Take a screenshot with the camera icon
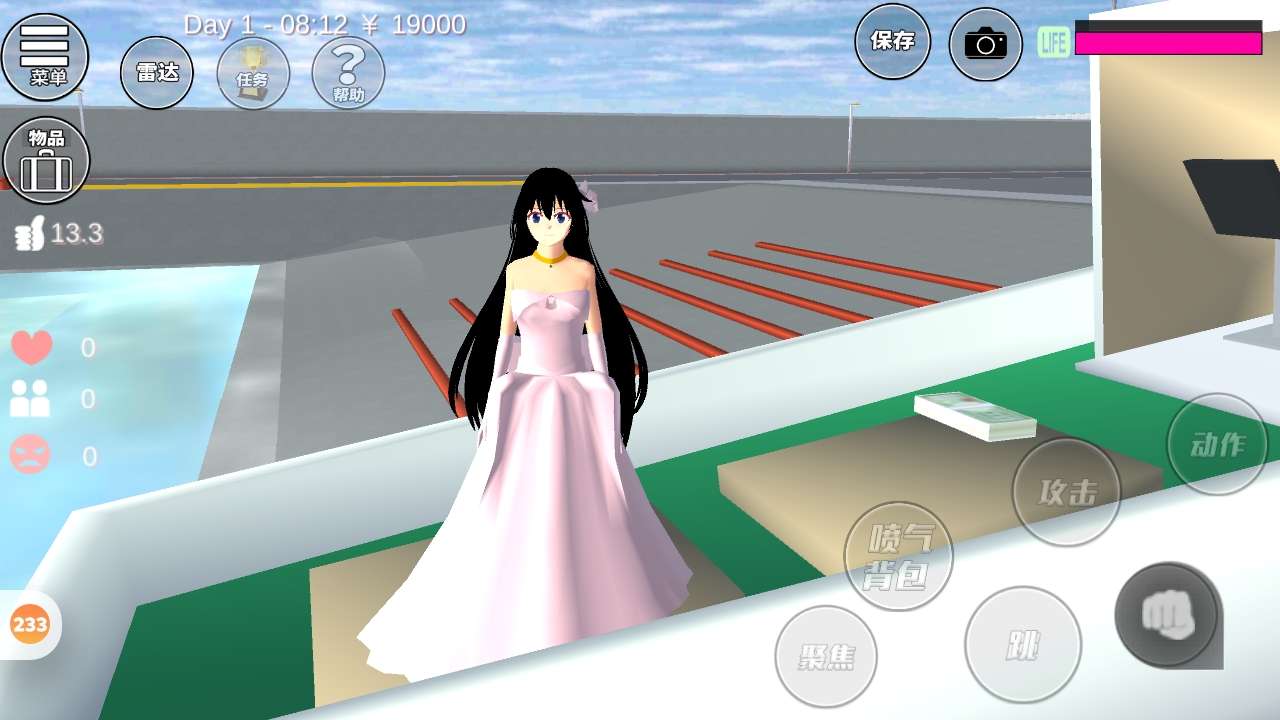This screenshot has height=720, width=1280. (985, 44)
